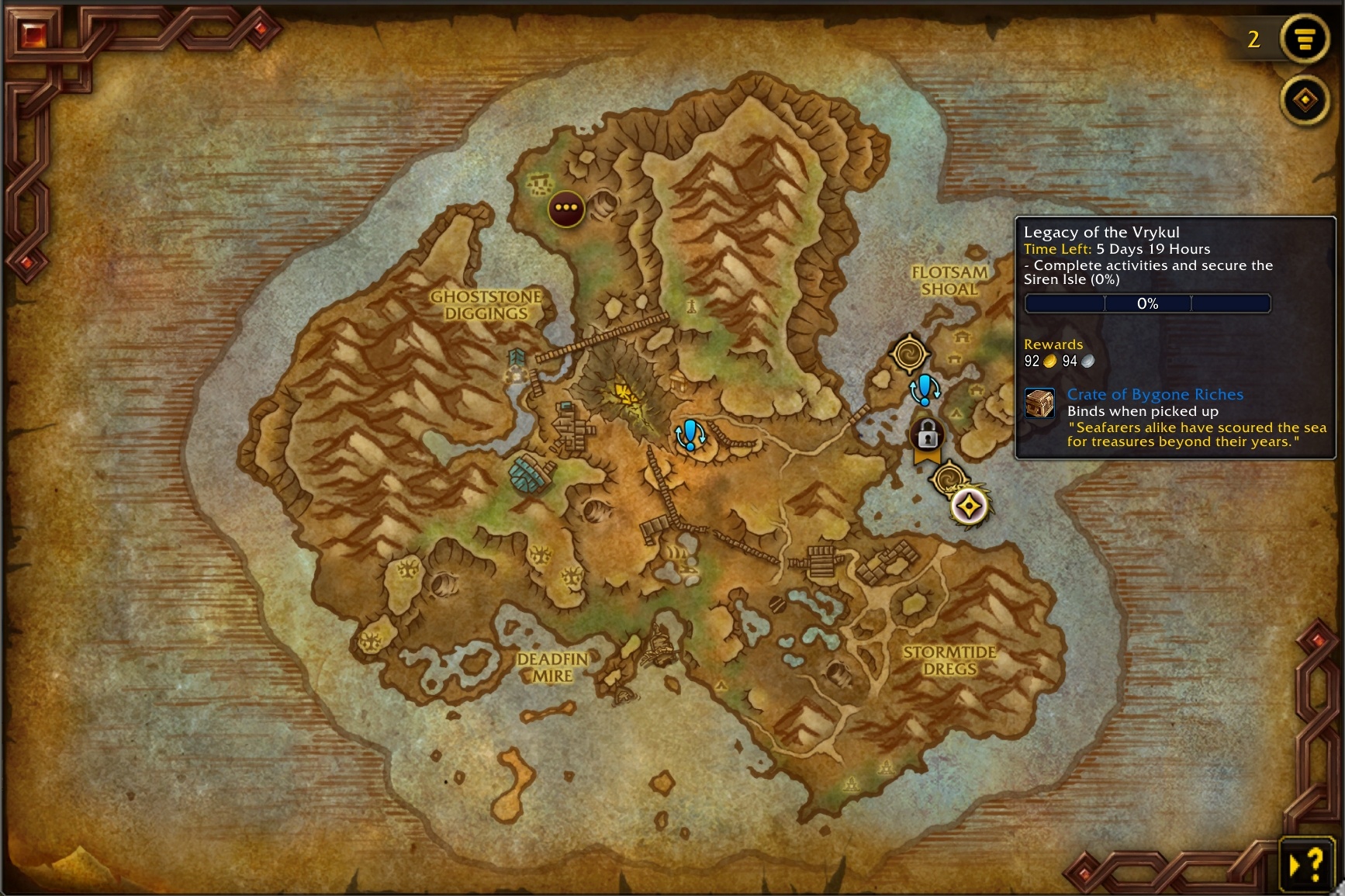Activate the diamond map pin button
Image resolution: width=1345 pixels, height=896 pixels.
tap(1305, 100)
